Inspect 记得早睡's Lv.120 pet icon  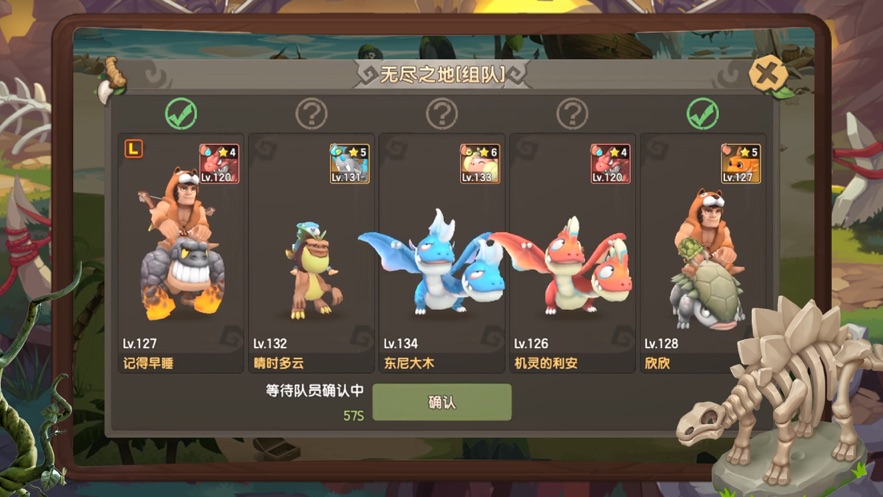219,163
